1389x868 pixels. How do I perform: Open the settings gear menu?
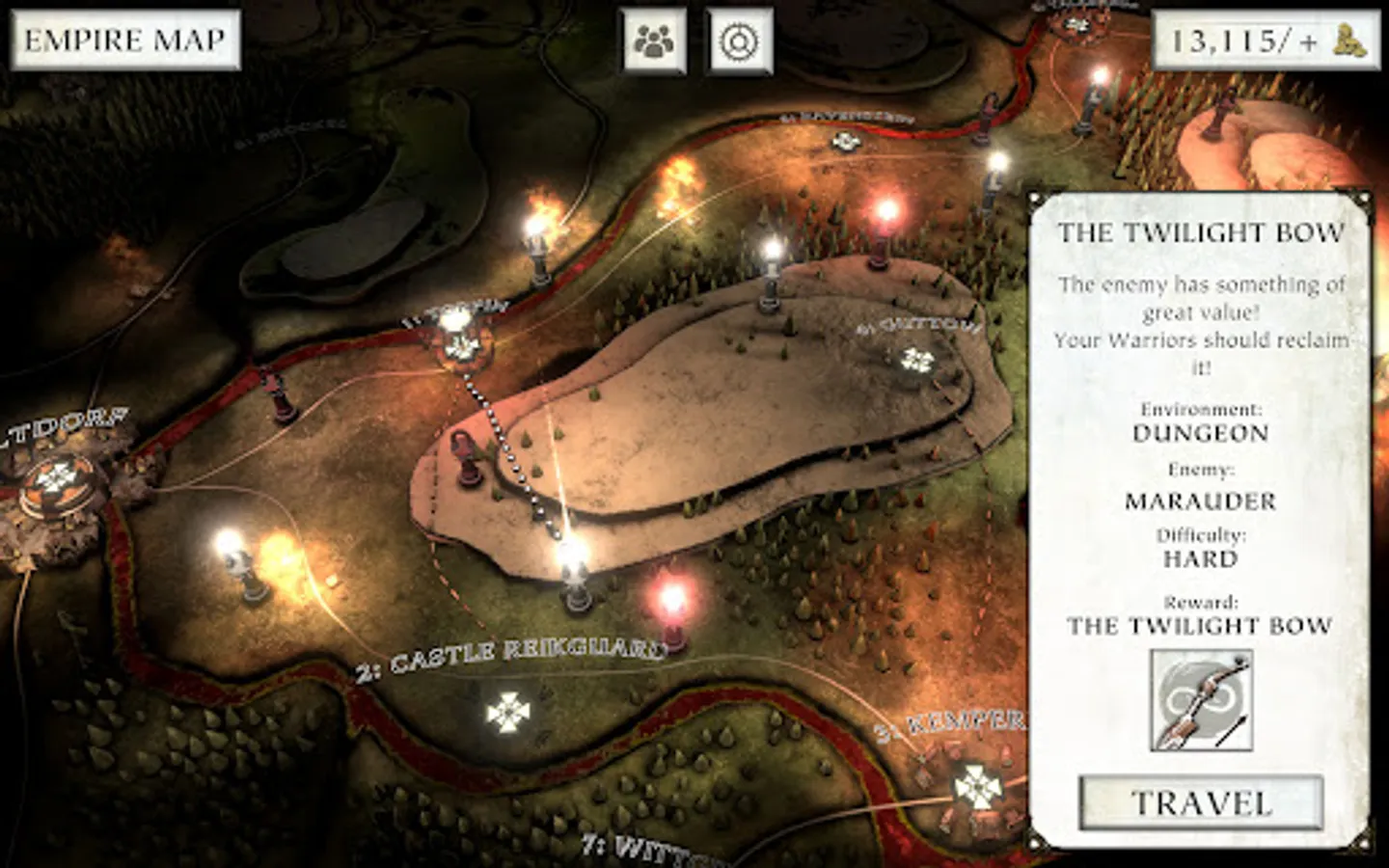pyautogui.click(x=740, y=41)
